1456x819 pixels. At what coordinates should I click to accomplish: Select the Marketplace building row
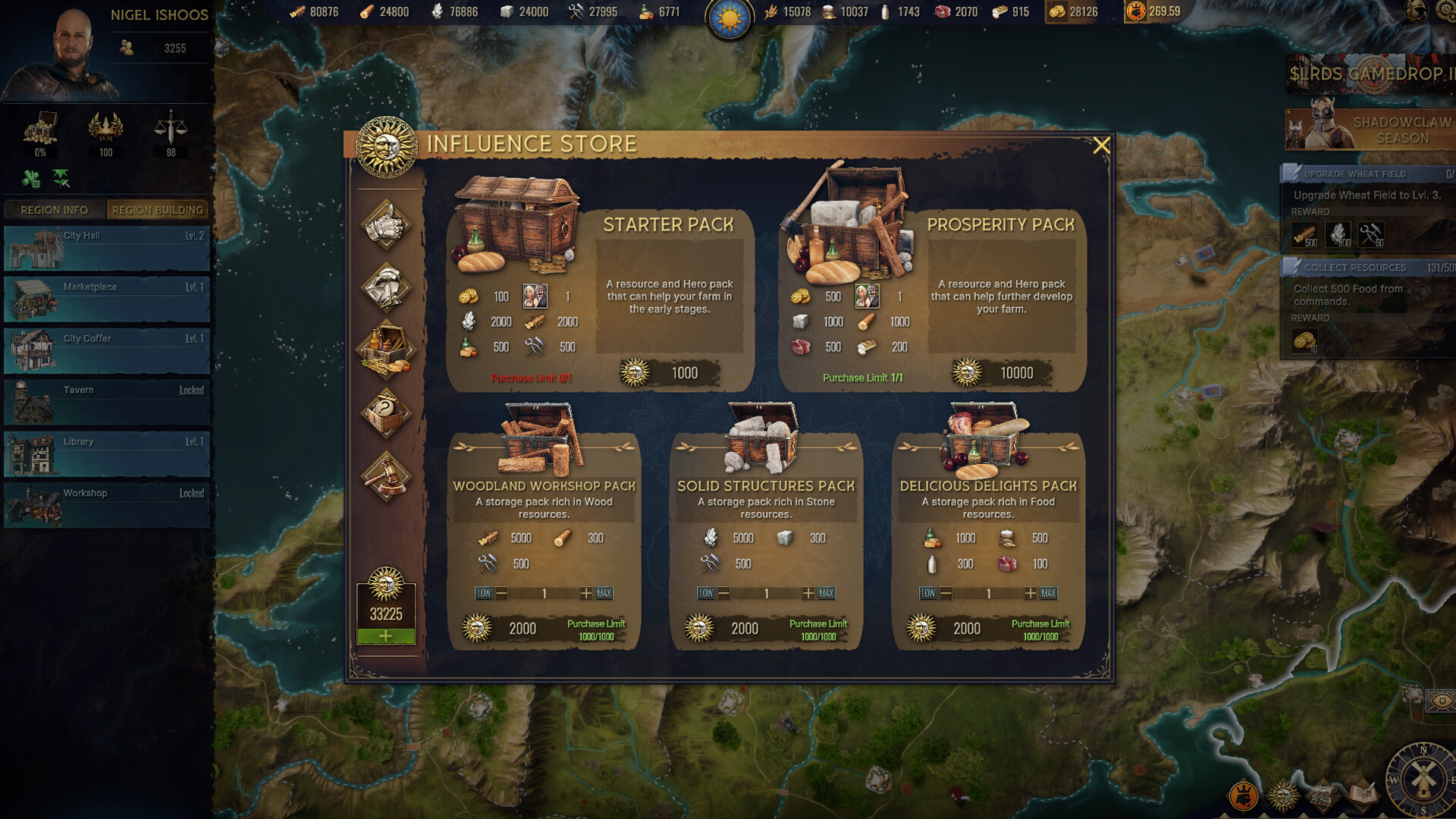click(106, 300)
